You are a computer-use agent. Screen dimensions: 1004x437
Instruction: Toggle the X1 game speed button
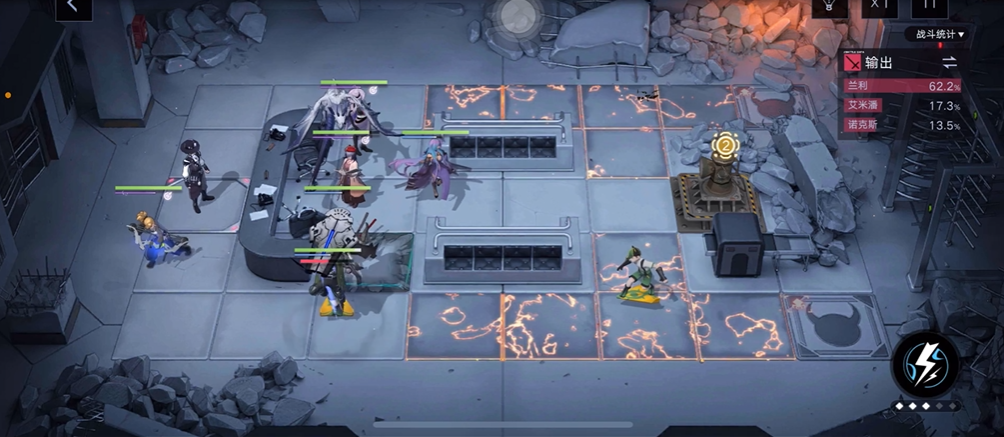click(x=879, y=6)
